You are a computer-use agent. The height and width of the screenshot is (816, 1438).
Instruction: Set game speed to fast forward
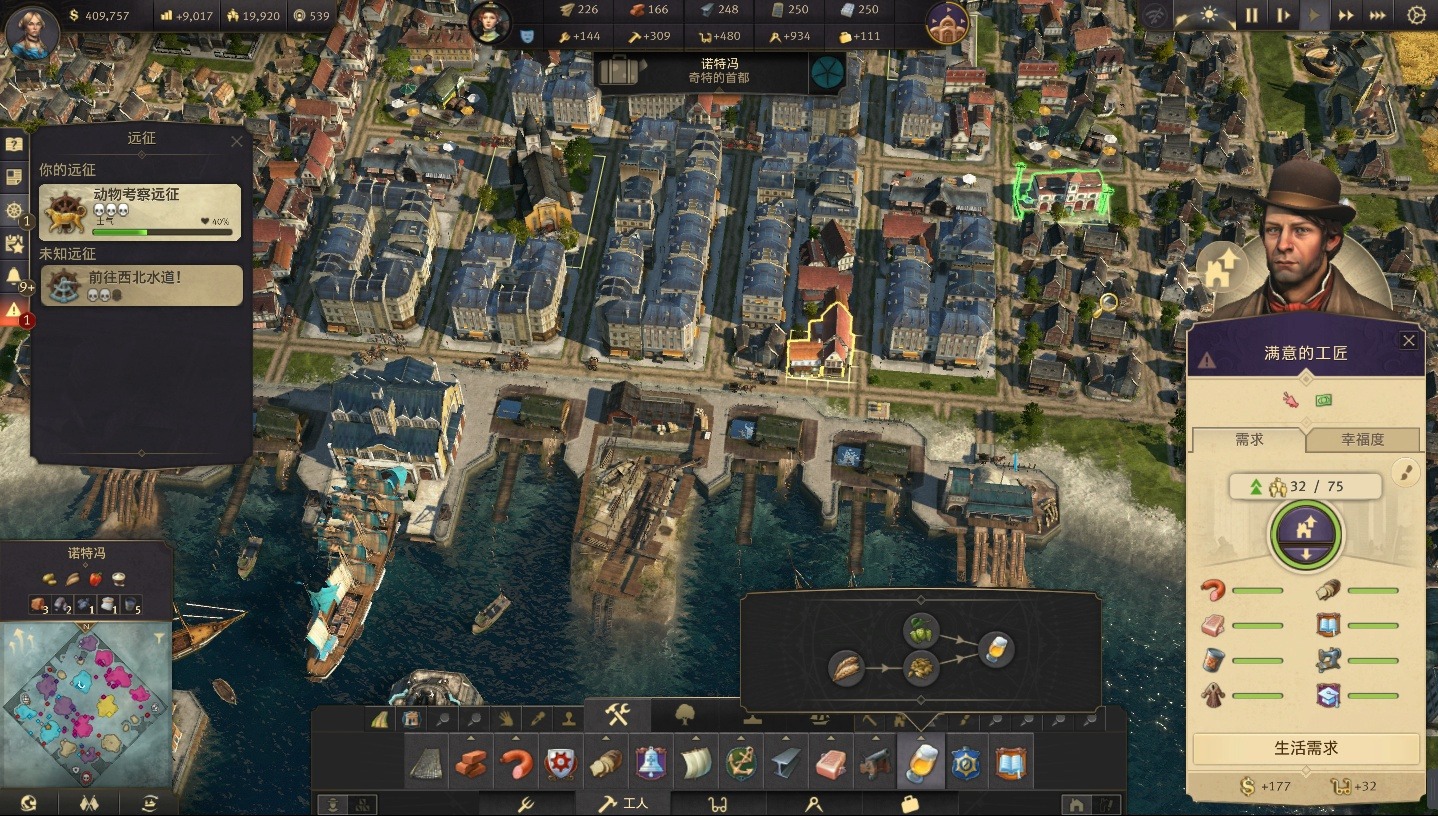1346,15
